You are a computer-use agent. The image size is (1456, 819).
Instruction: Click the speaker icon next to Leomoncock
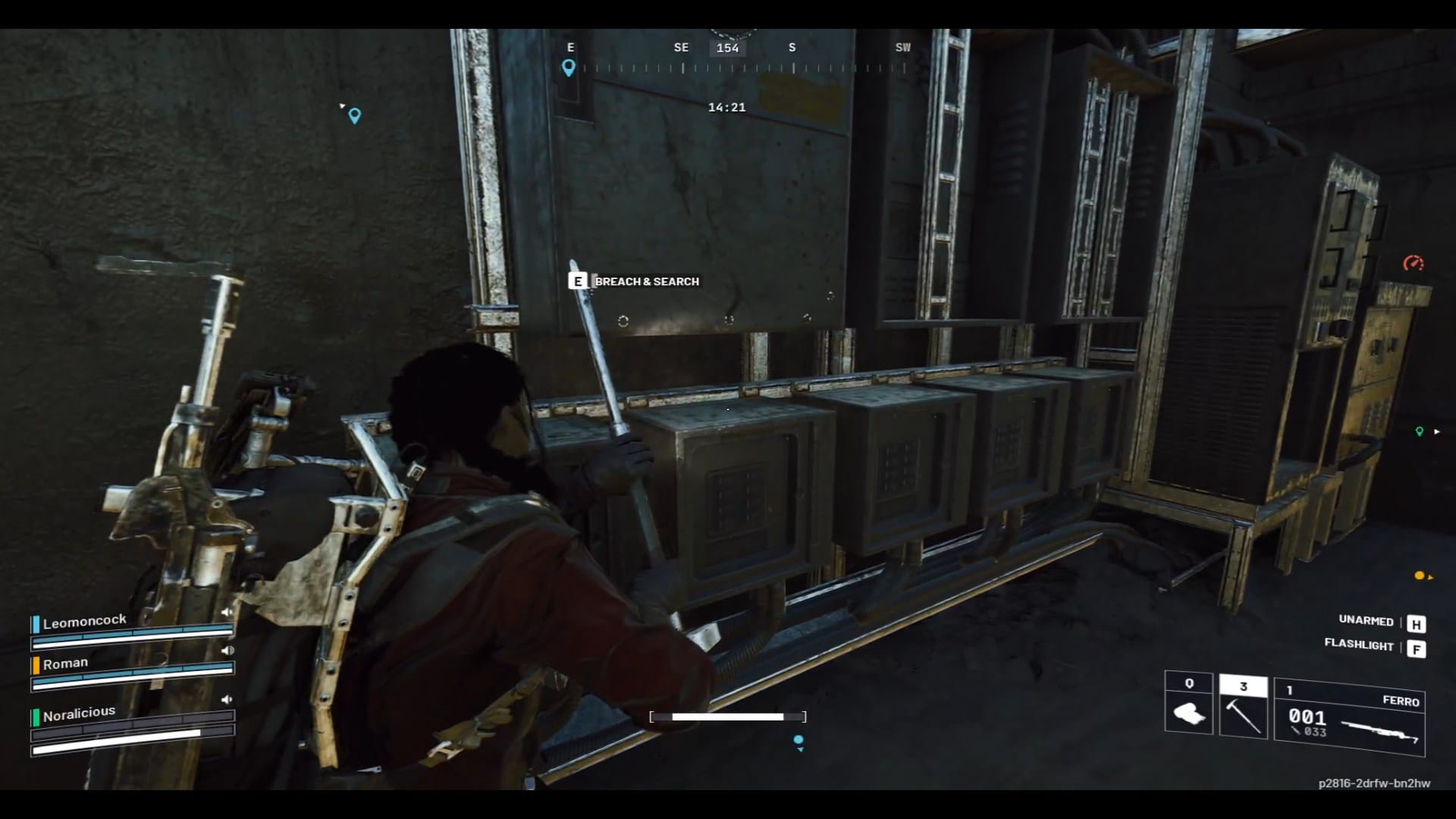tap(227, 611)
